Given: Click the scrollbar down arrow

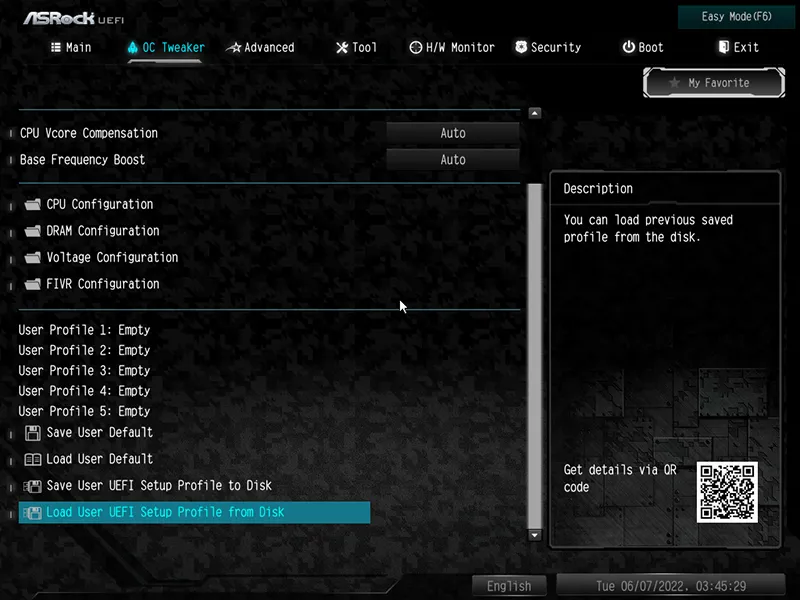Looking at the screenshot, I should point(534,535).
